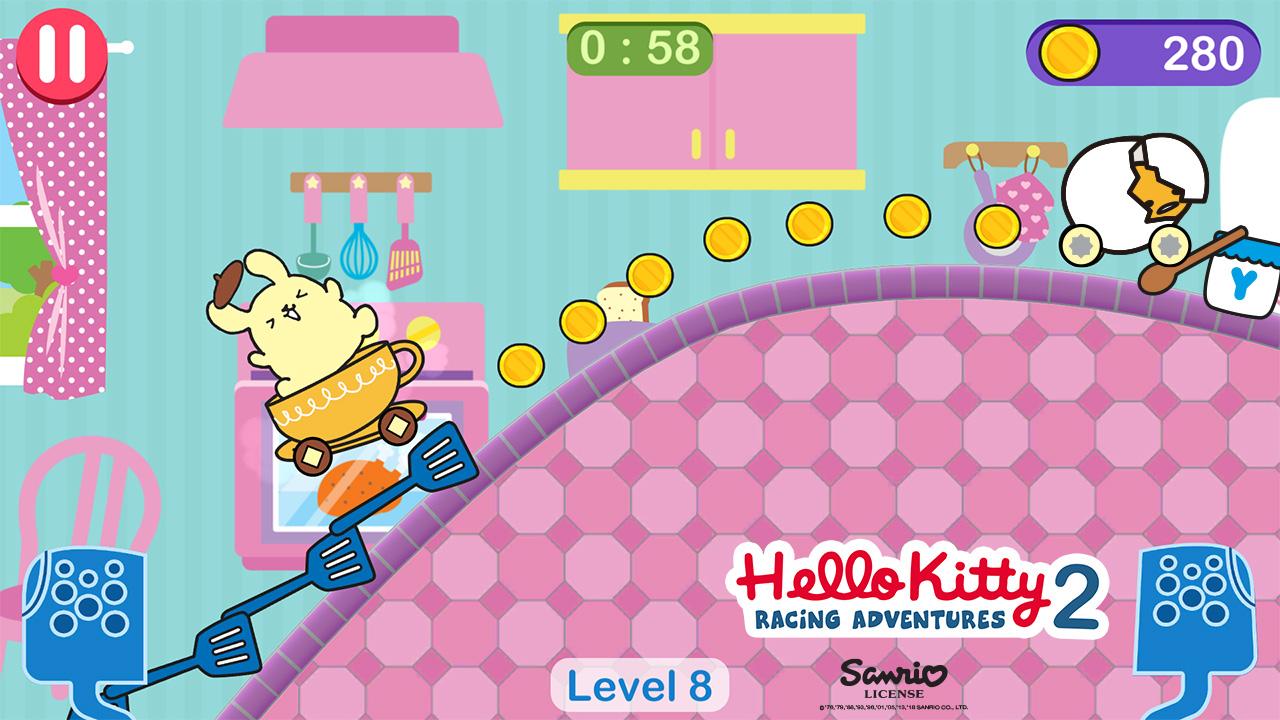Viewport: 1280px width, 720px height.
Task: Tap the whisk hanging on the utensil rack
Action: (x=358, y=255)
